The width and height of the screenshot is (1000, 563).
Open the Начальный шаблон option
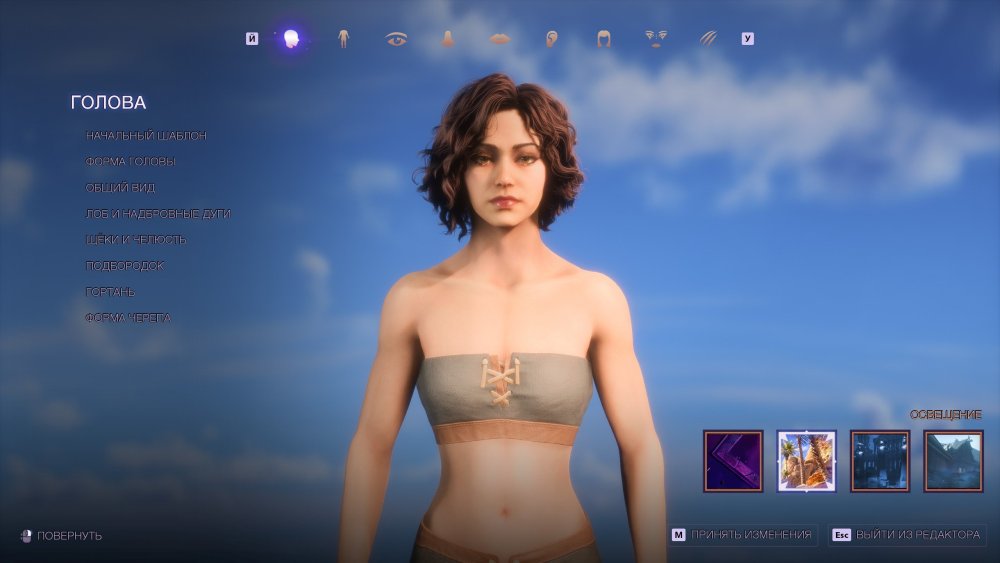(146, 135)
